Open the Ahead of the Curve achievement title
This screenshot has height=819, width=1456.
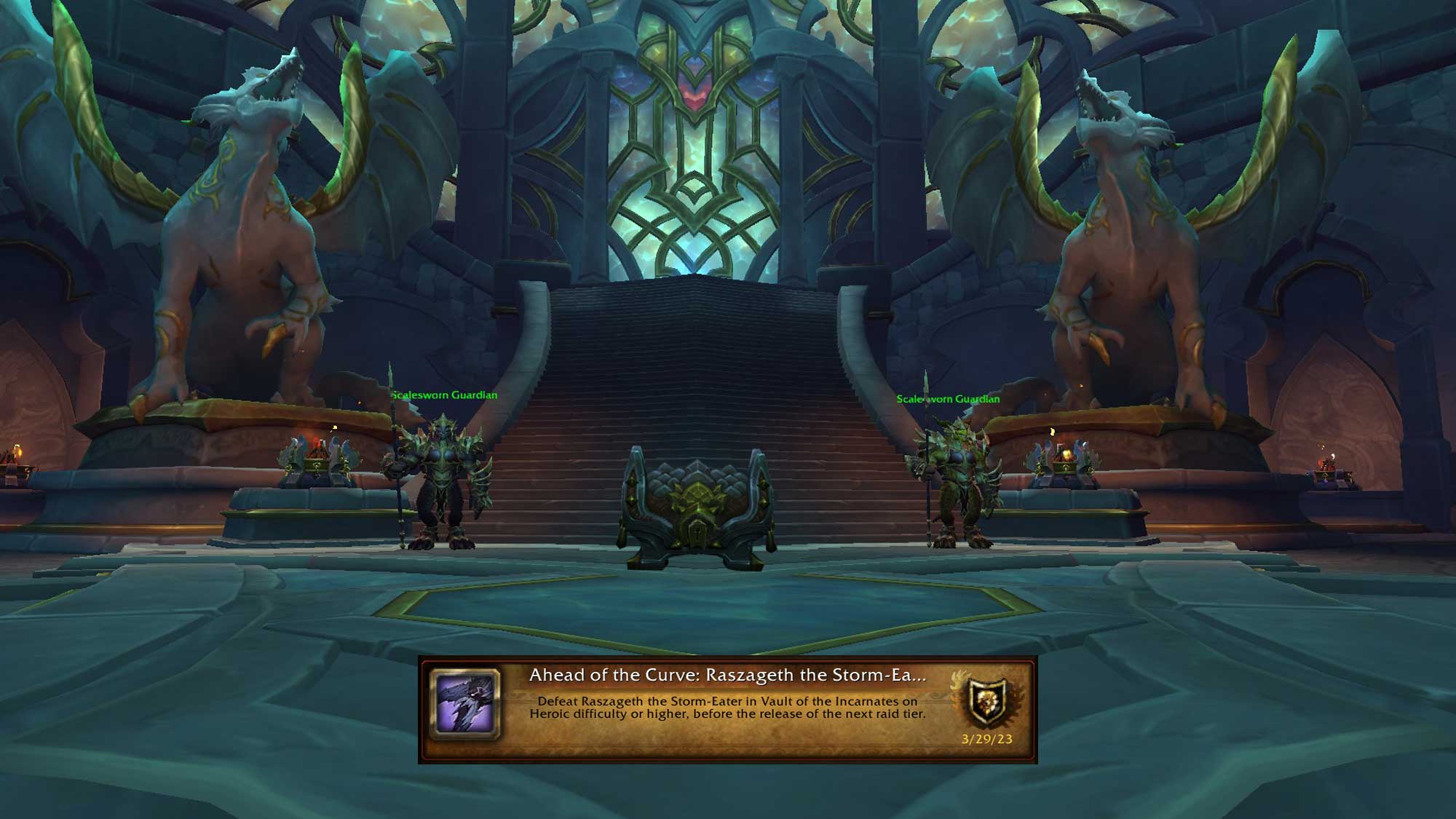[x=727, y=675]
